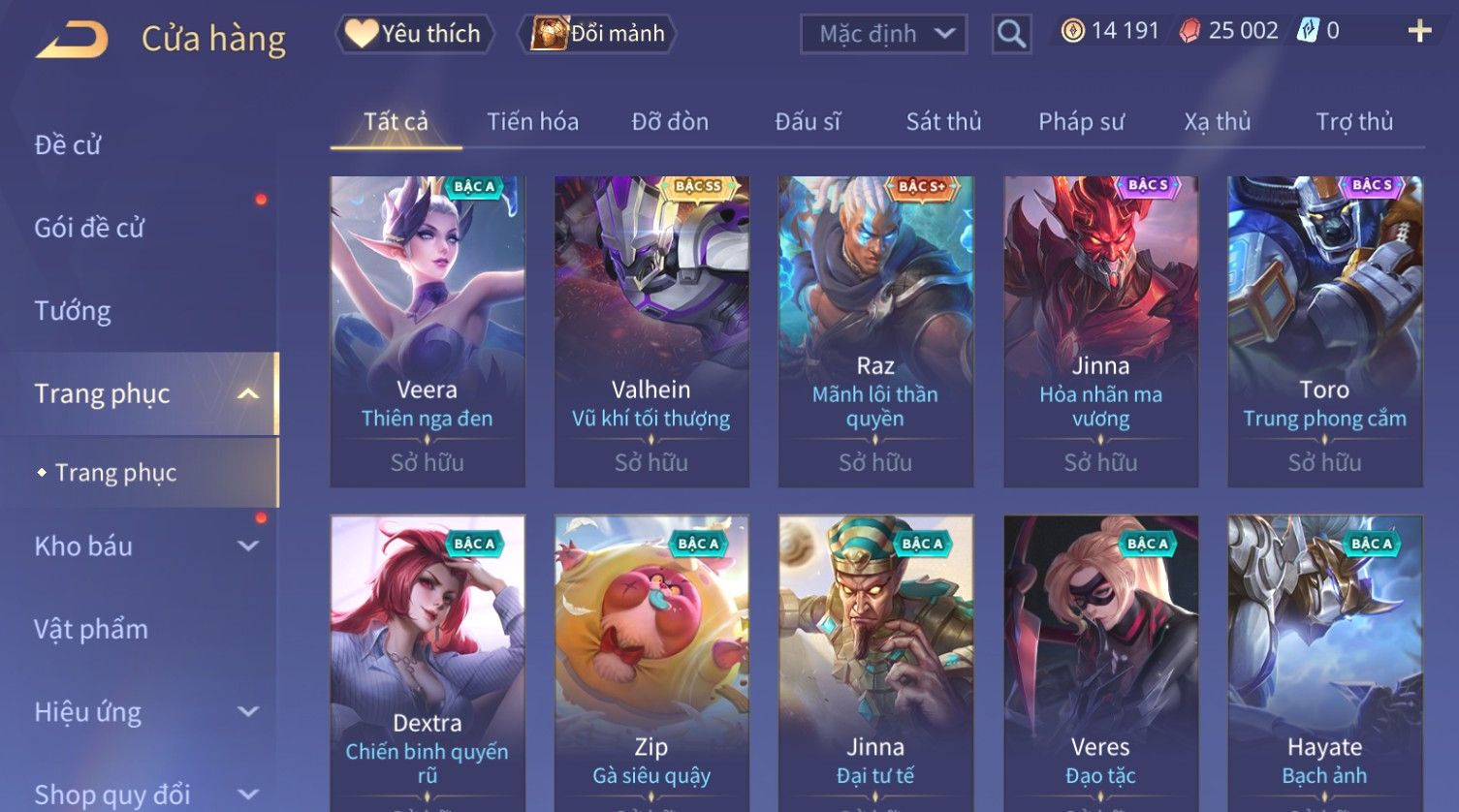The width and height of the screenshot is (1459, 812).
Task: Show the Sát thủ category
Action: click(x=943, y=122)
